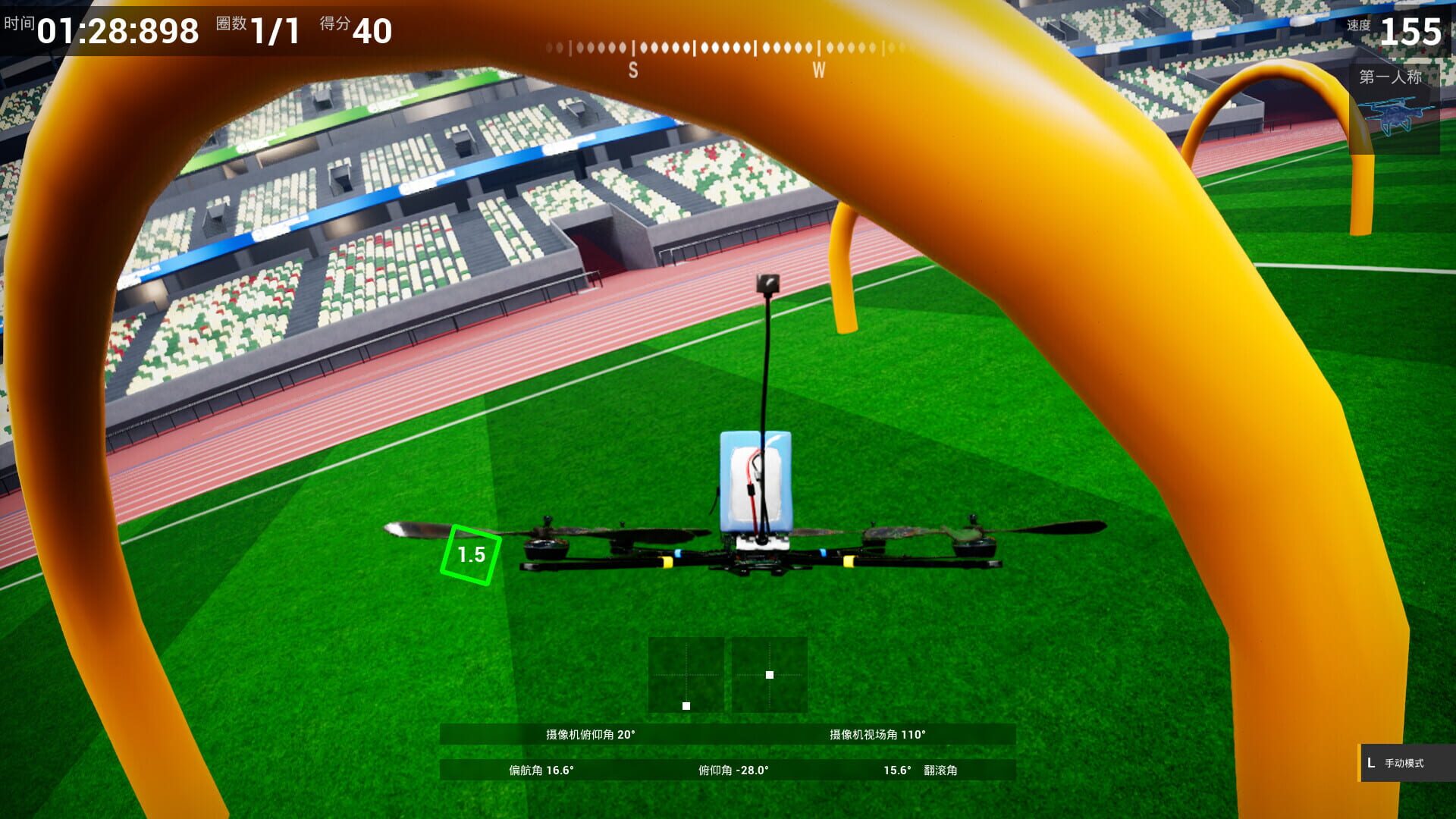
Task: Click the W marker on the compass
Action: 817,69
